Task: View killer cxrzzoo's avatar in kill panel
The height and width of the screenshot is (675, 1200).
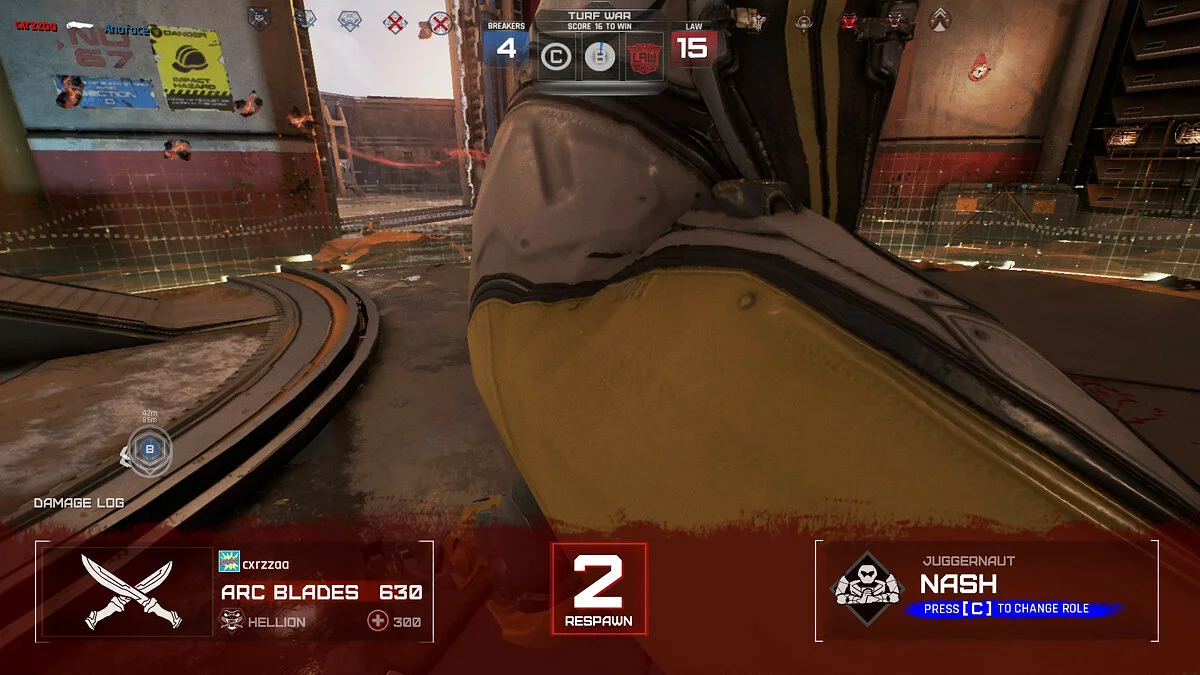Action: click(x=229, y=563)
